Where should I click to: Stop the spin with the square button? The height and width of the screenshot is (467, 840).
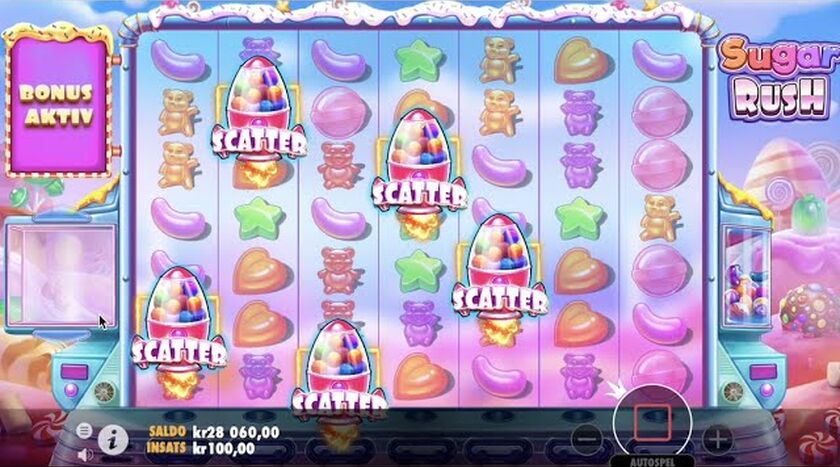pos(652,422)
